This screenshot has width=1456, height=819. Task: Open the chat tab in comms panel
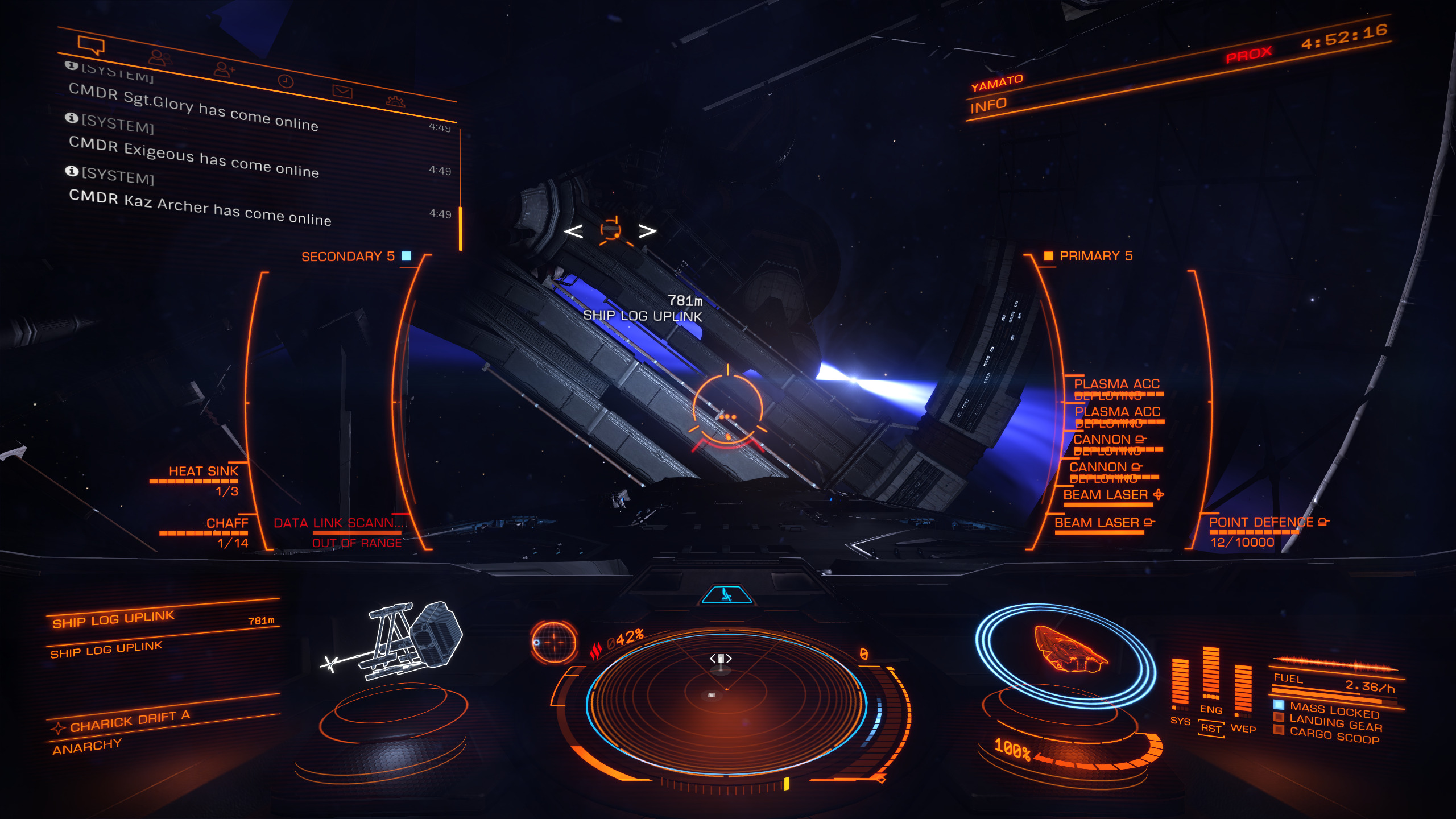(x=91, y=45)
